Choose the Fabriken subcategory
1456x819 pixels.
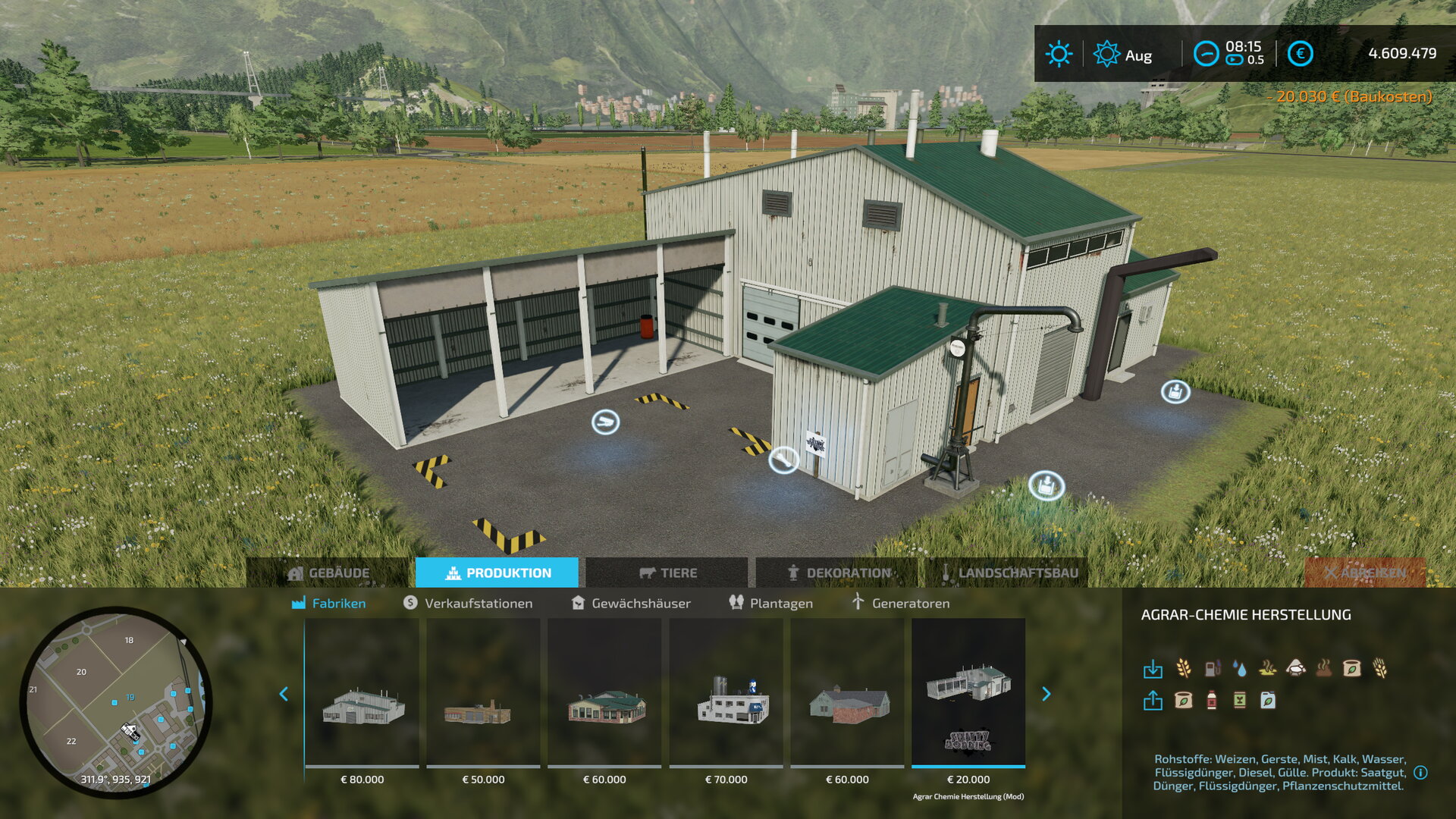329,603
